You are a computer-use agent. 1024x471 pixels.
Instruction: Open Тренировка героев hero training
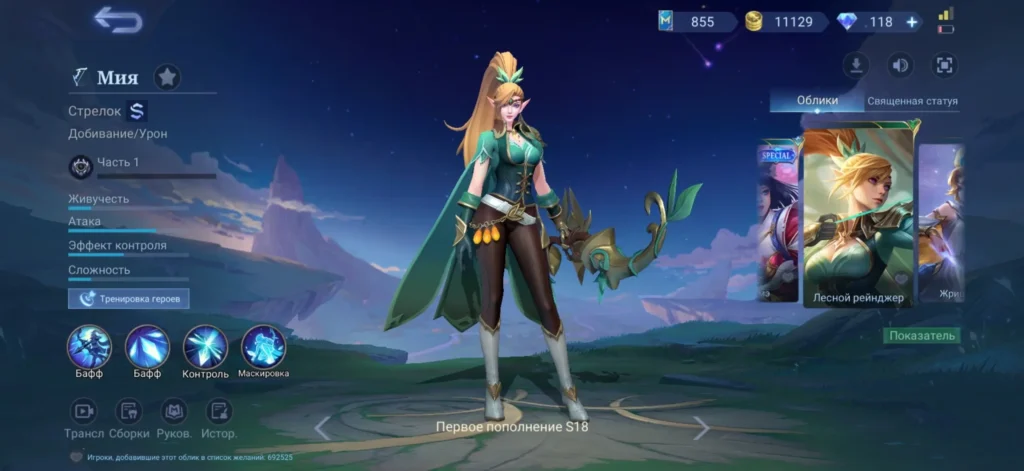pos(128,298)
